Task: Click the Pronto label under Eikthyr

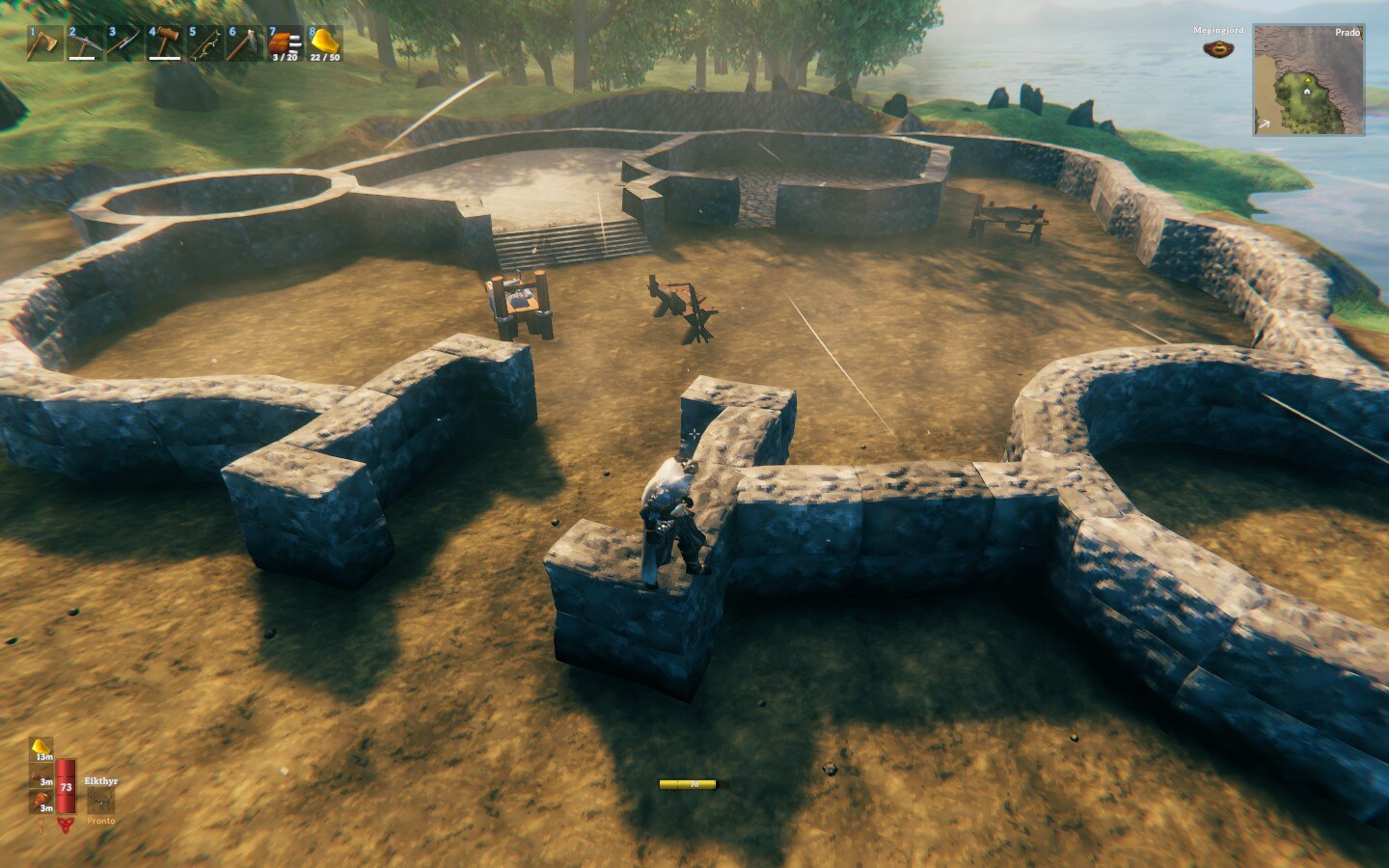Action: [101, 821]
